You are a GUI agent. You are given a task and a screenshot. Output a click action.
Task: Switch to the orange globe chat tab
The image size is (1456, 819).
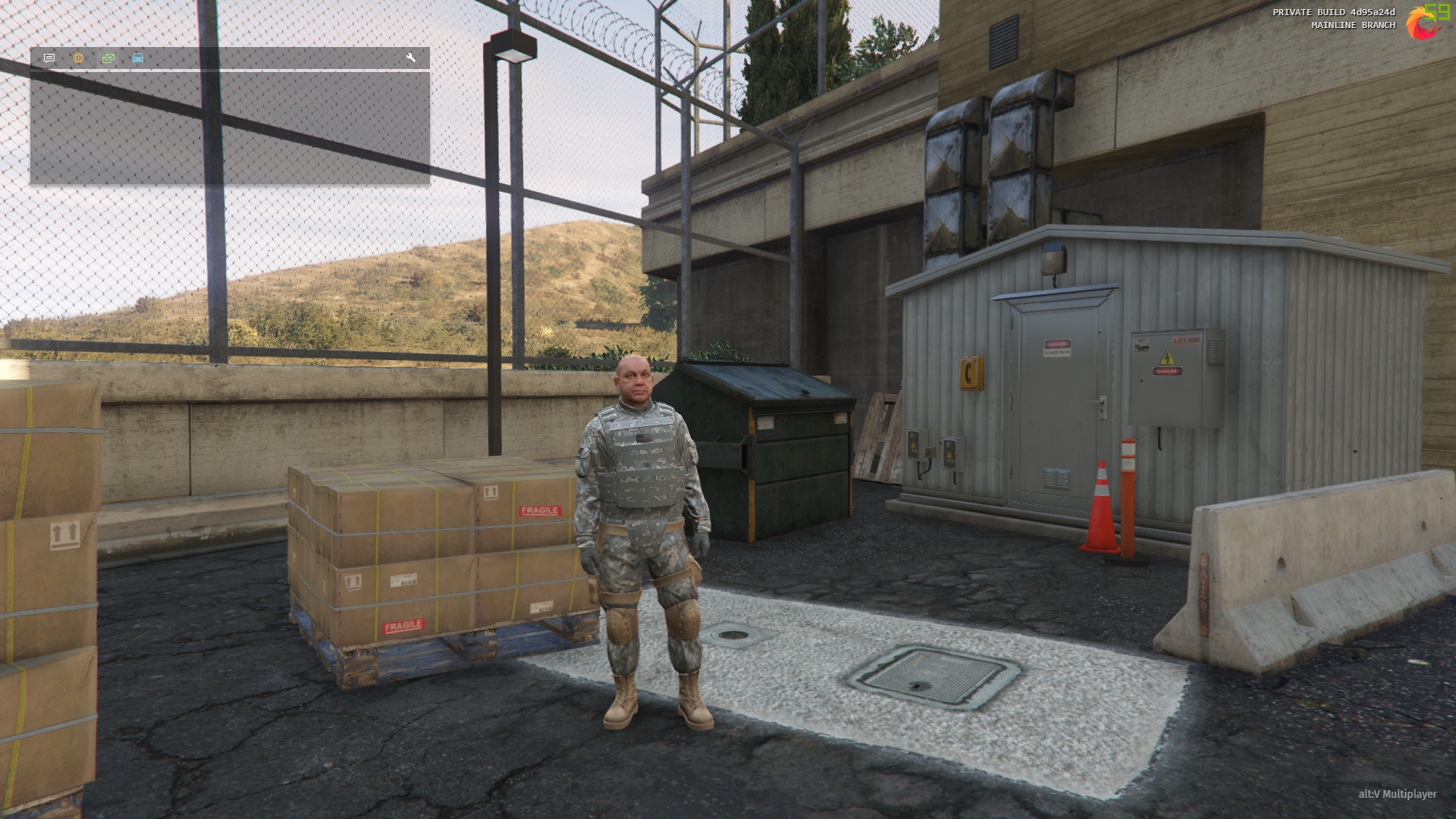click(79, 58)
